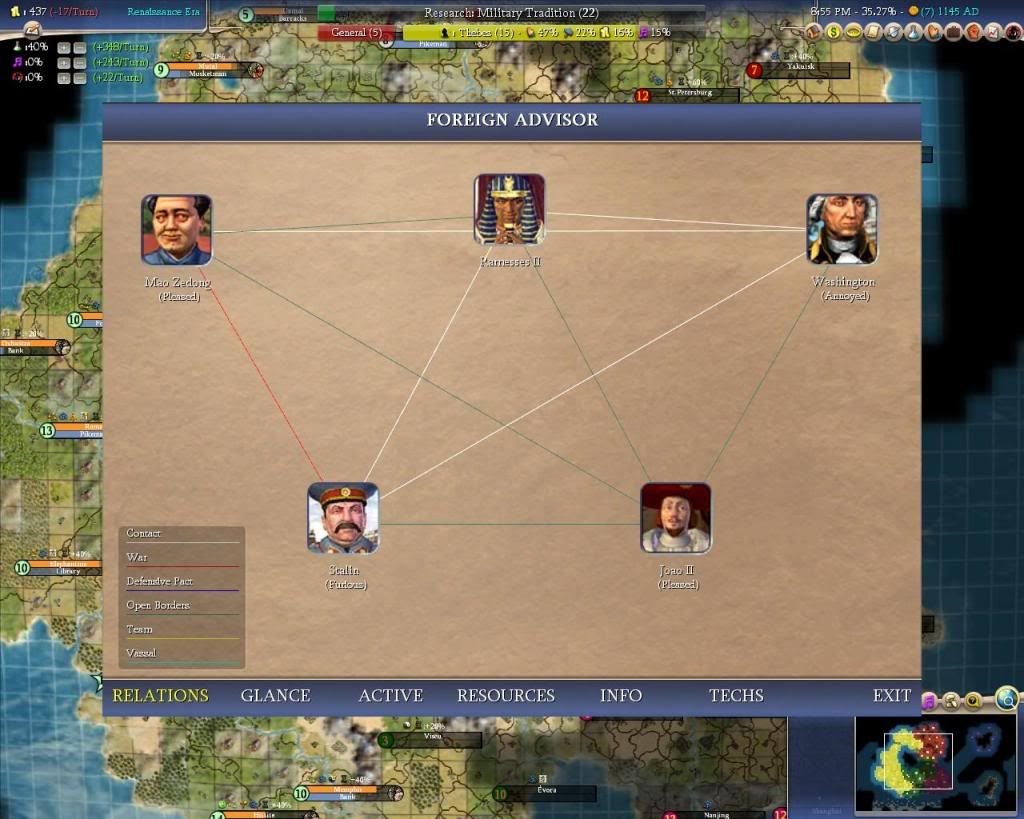
Task: Switch to the Glance tab
Action: pos(275,696)
